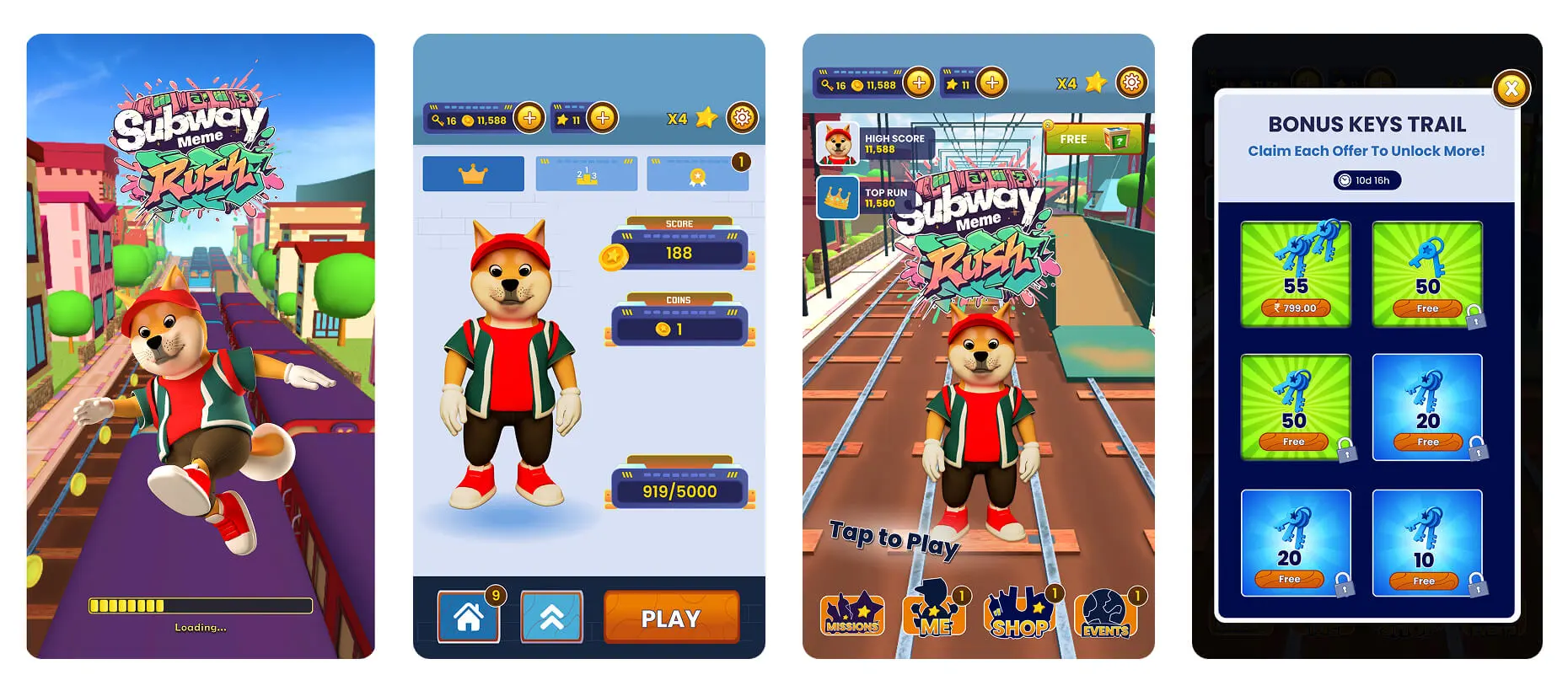
Task: Expand the upgrades panel via double chevron
Action: 552,616
